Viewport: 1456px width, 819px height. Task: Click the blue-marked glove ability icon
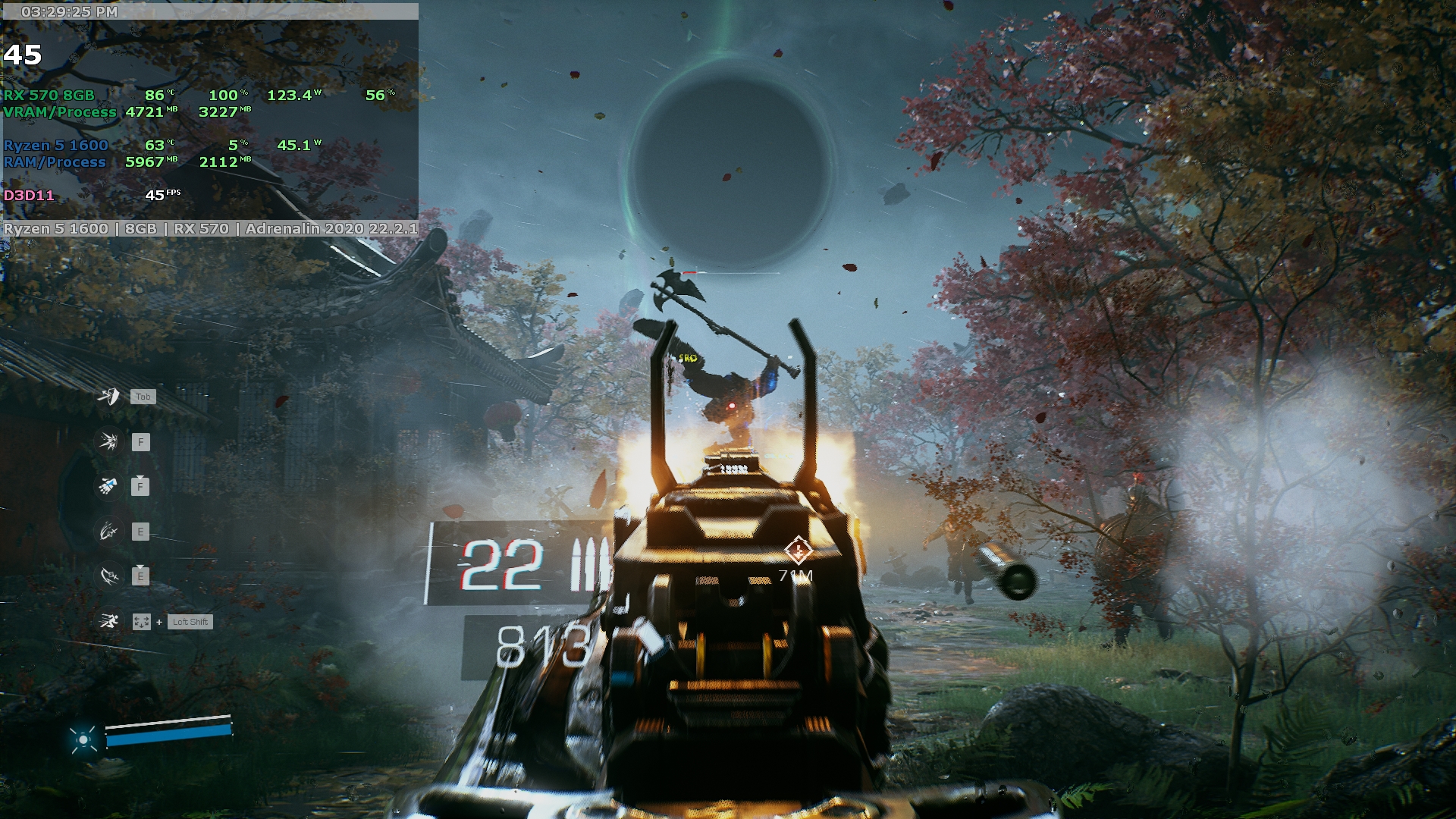coord(109,486)
